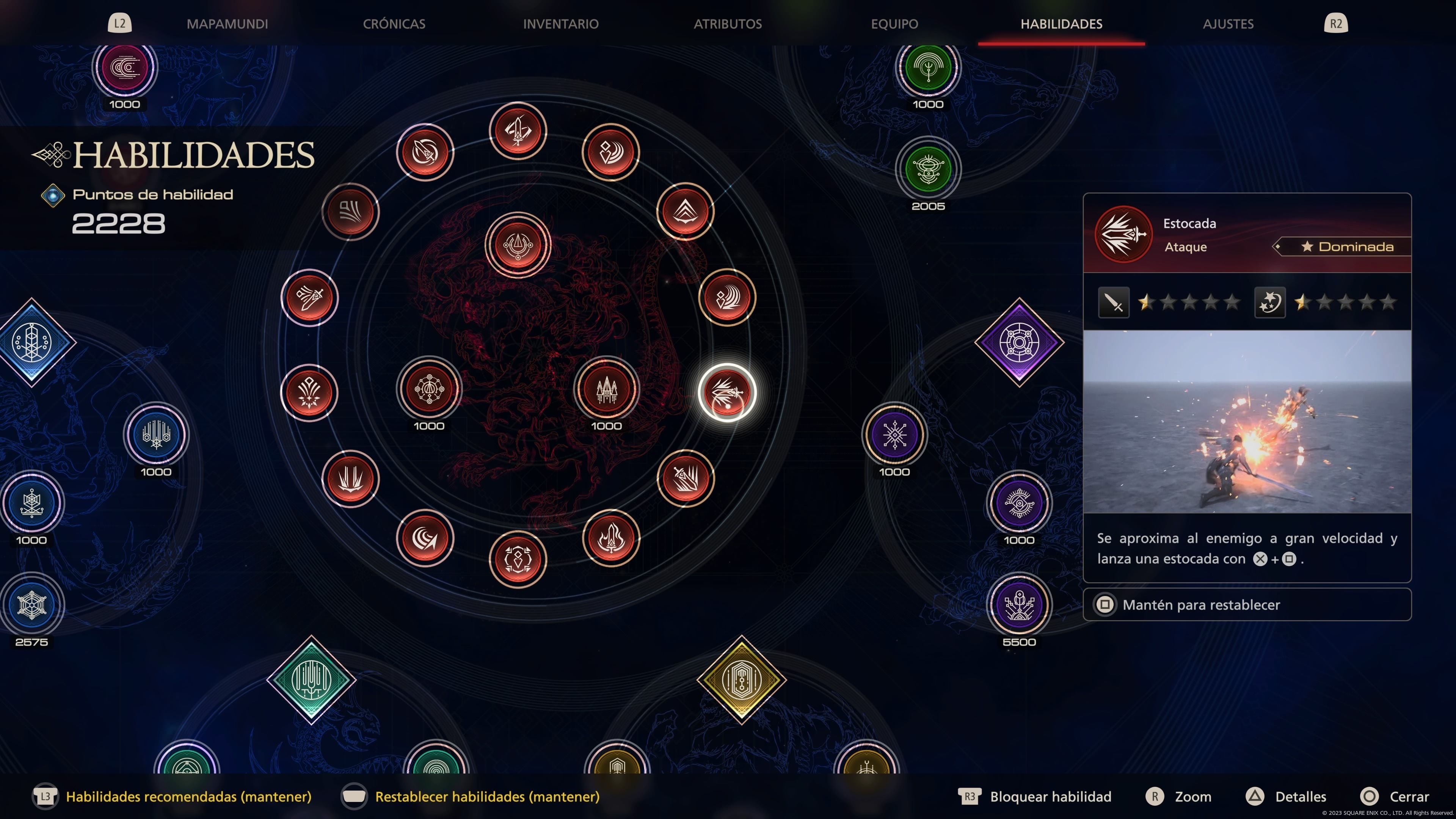
Task: Open the Ajustes tab
Action: coord(1228,24)
